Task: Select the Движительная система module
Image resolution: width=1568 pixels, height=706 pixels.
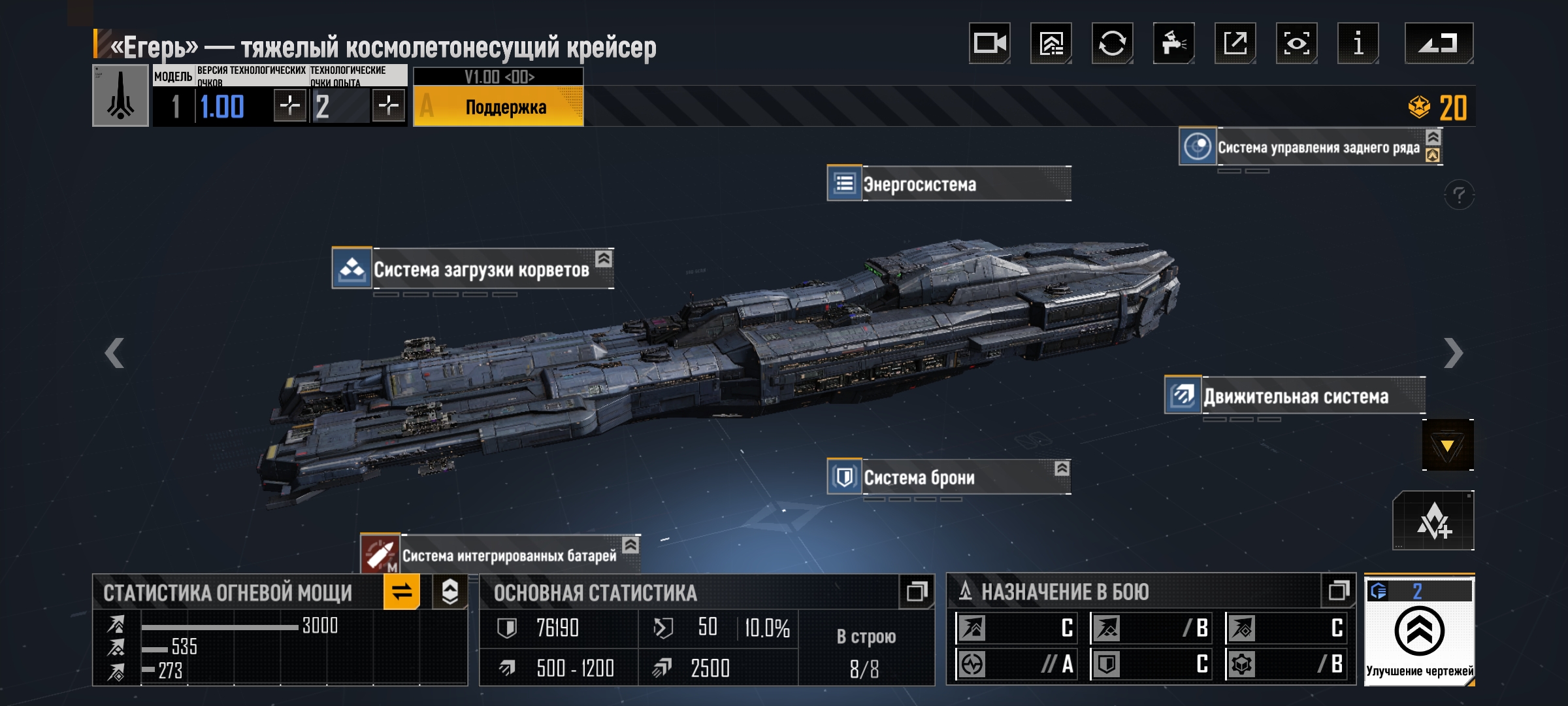Action: point(1295,396)
